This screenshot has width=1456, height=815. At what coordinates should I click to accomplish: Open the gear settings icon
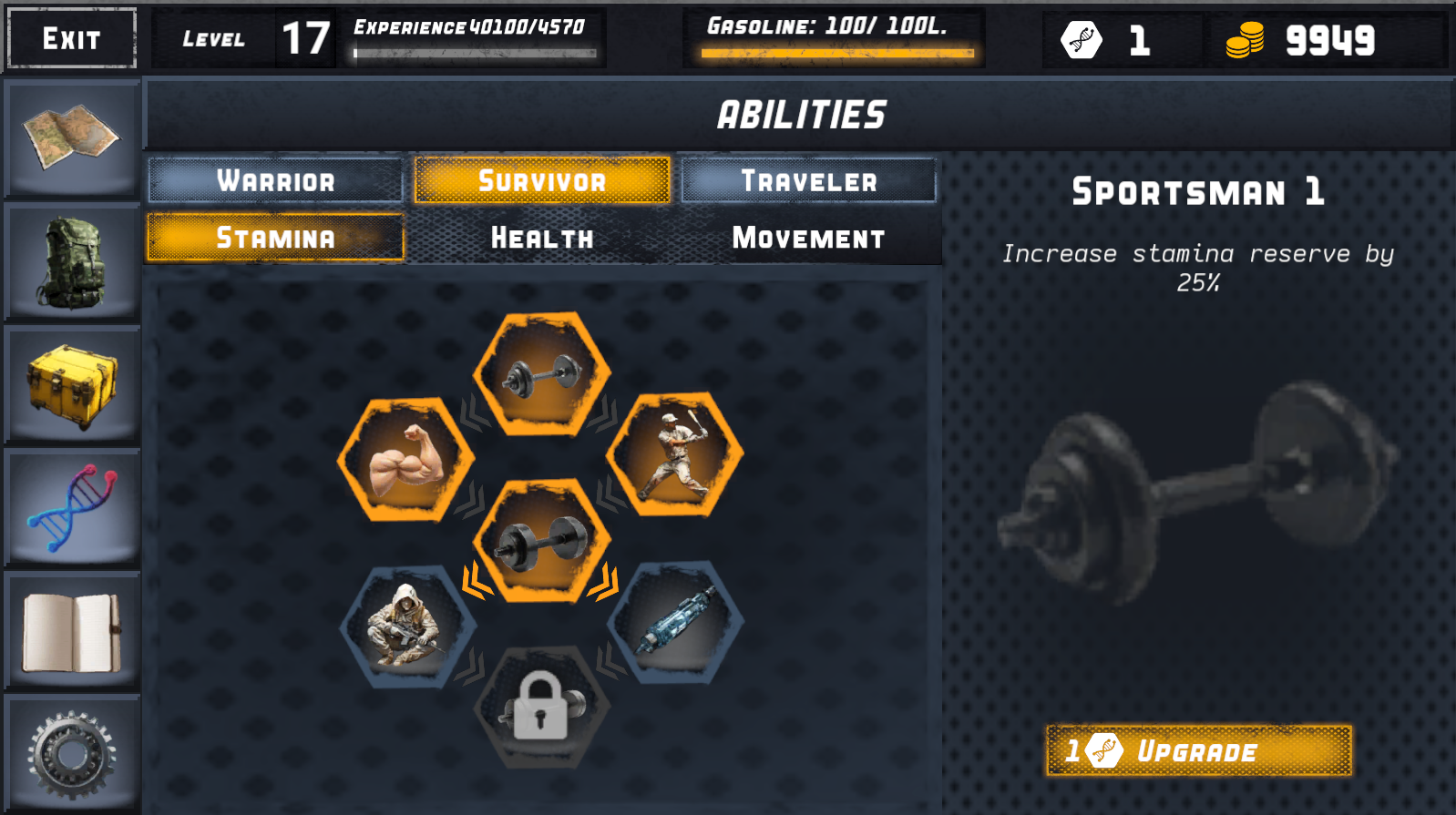(72, 749)
